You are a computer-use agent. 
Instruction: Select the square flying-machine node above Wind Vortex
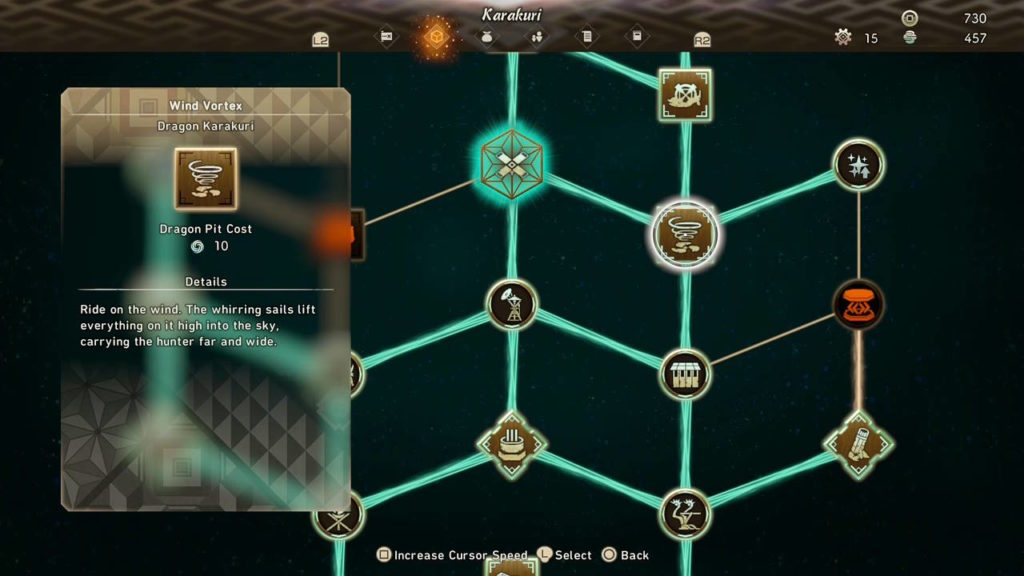[685, 95]
